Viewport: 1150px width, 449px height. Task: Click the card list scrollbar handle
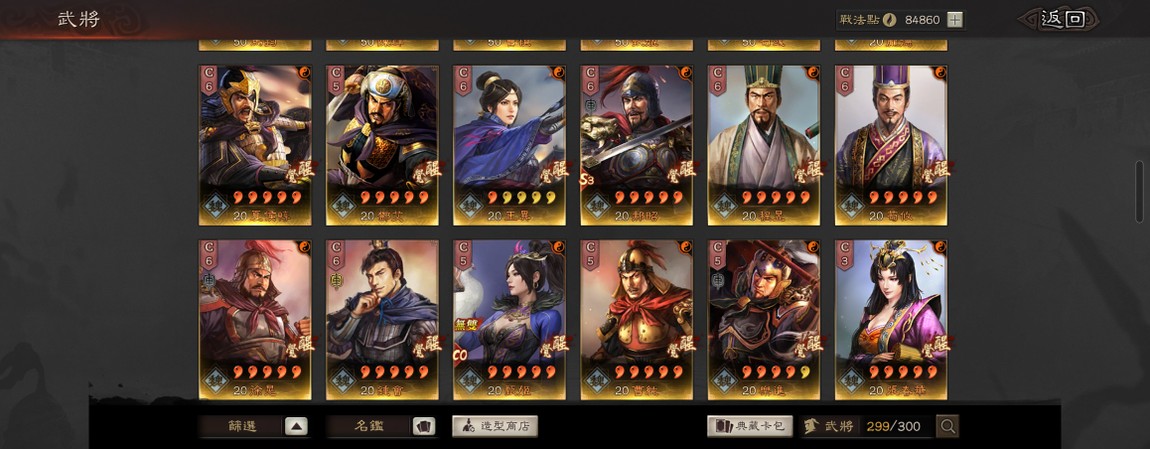(x=1139, y=190)
